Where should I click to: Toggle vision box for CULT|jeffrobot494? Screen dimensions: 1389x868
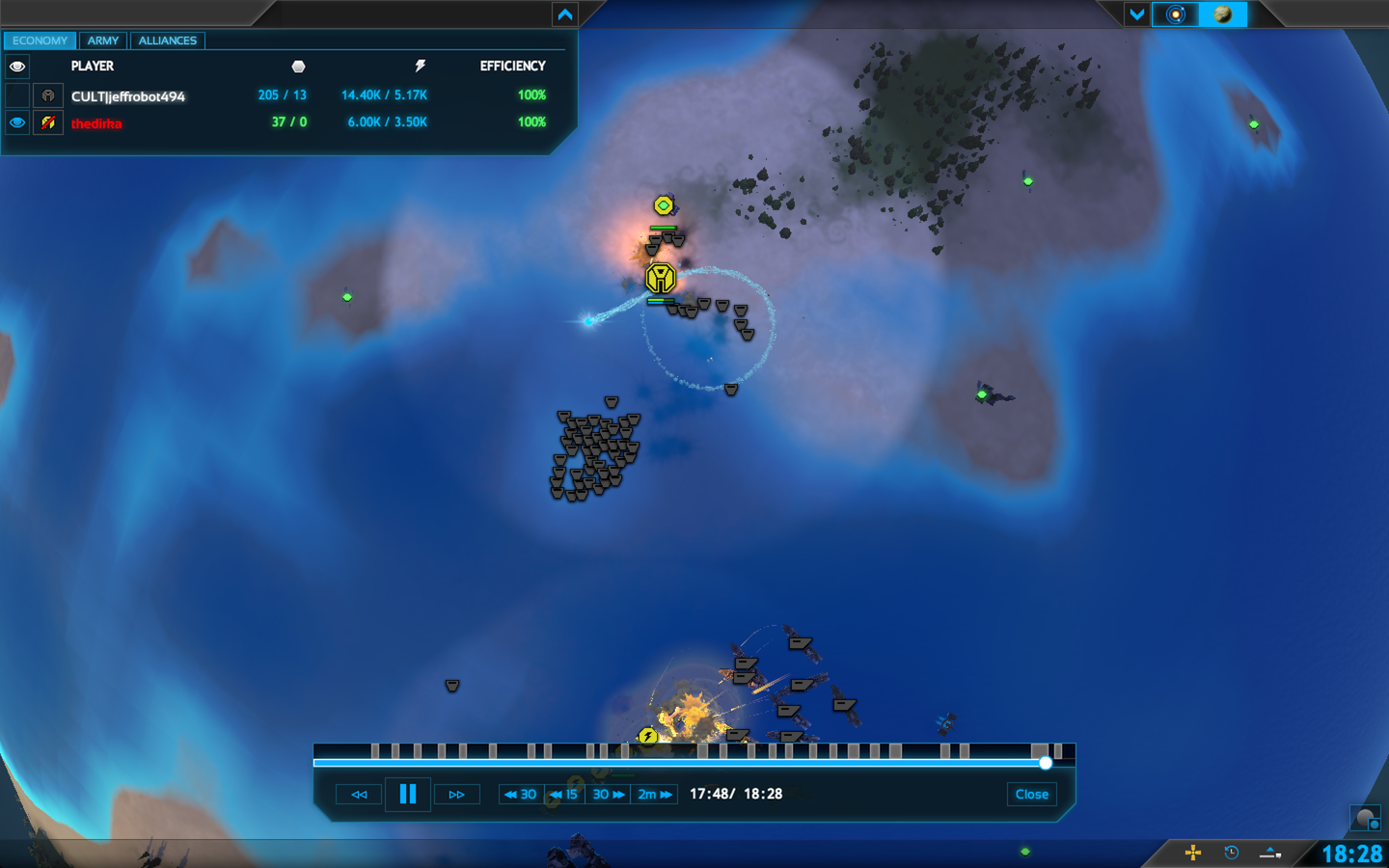(17, 95)
